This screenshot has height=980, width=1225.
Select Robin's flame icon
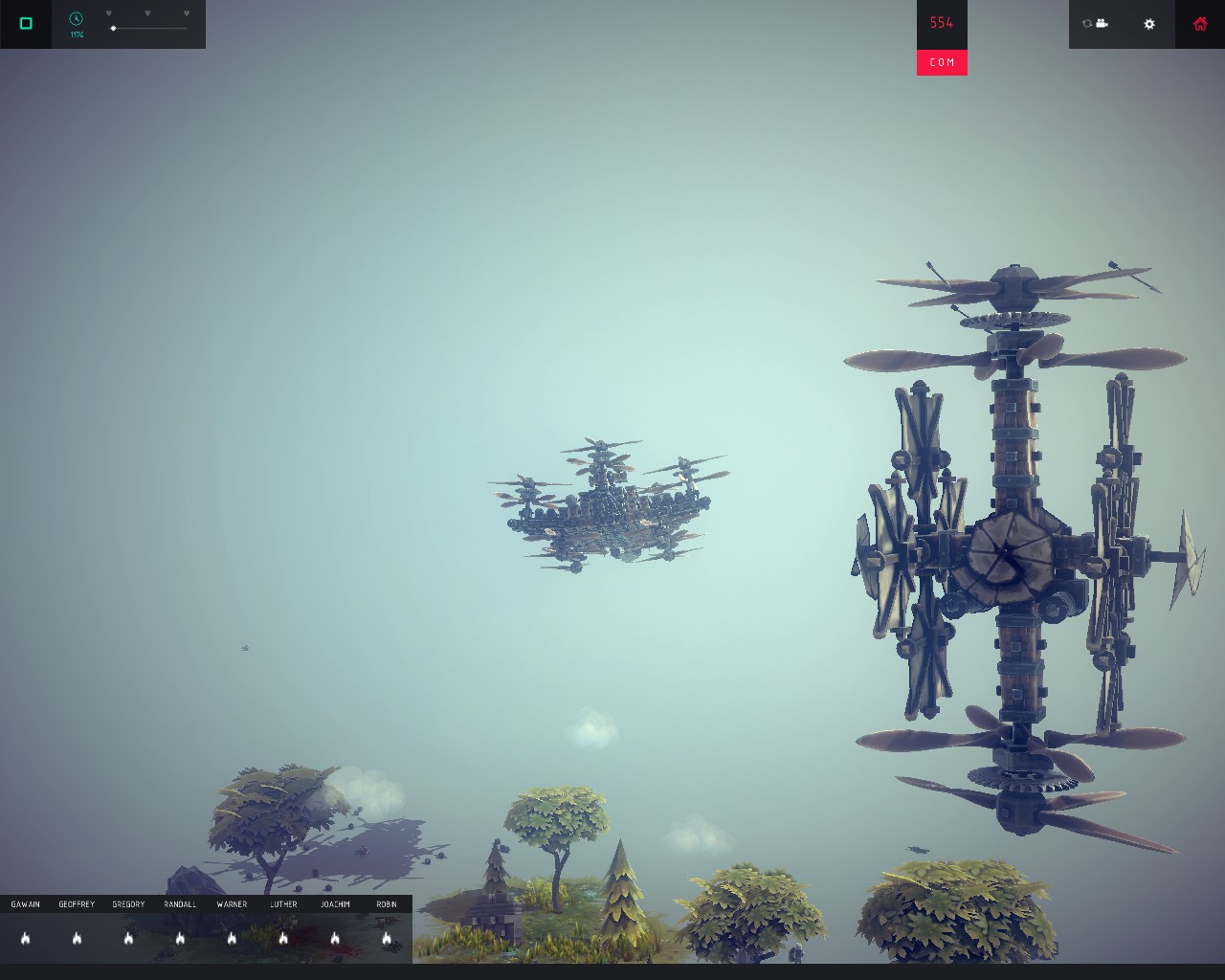tap(387, 938)
